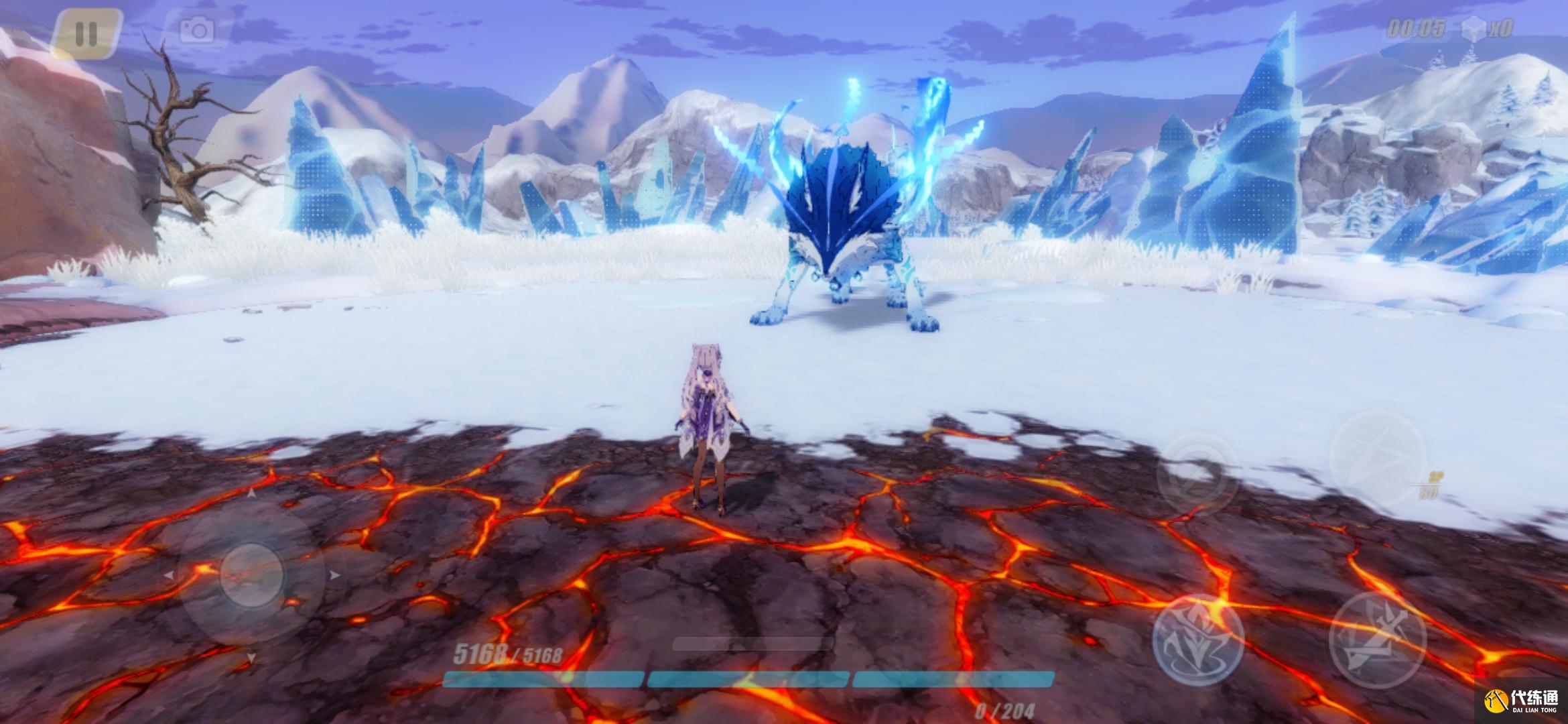
Task: Pause the battle with the pause button
Action: [86, 34]
